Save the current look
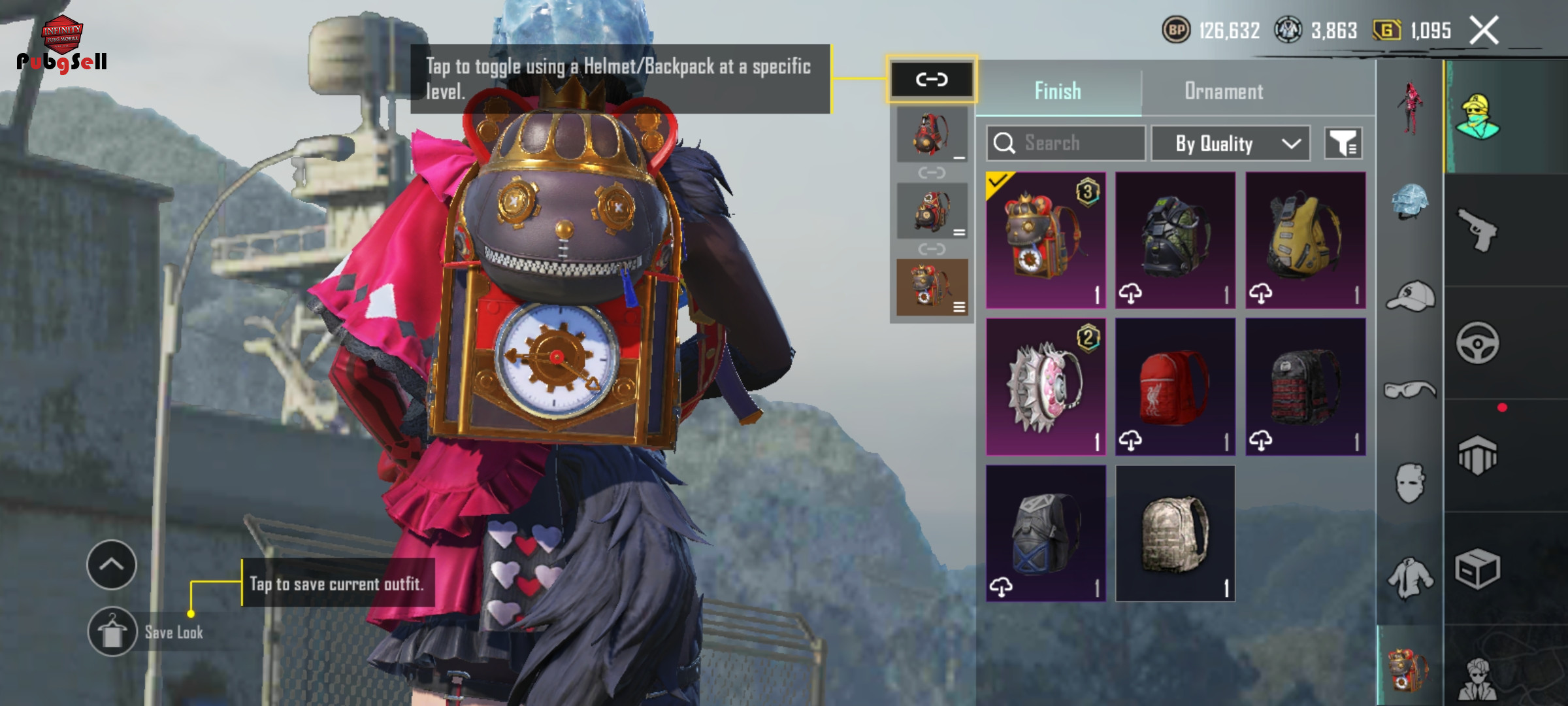Image resolution: width=1568 pixels, height=706 pixels. click(112, 632)
